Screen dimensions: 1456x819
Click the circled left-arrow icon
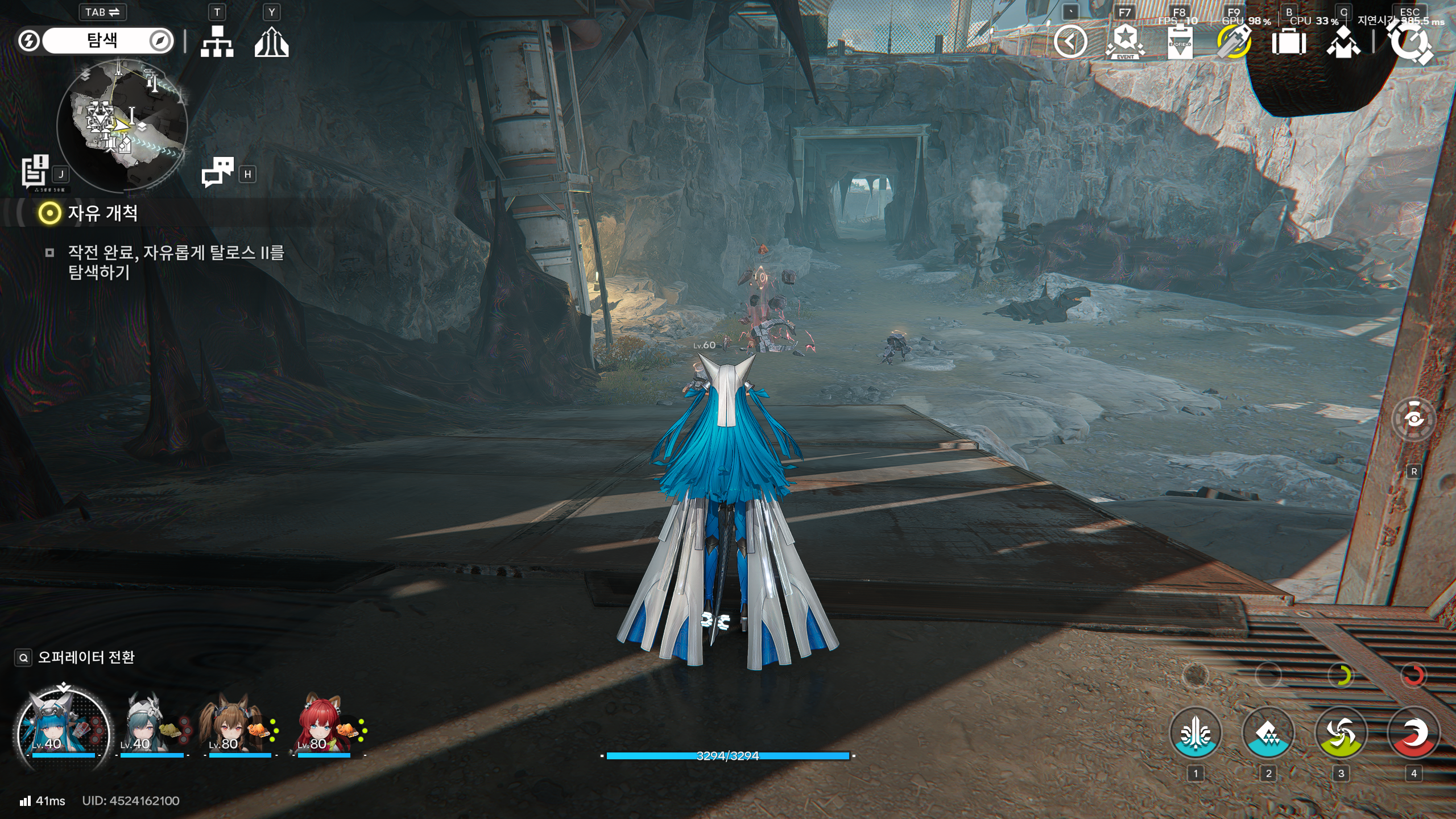(1070, 42)
